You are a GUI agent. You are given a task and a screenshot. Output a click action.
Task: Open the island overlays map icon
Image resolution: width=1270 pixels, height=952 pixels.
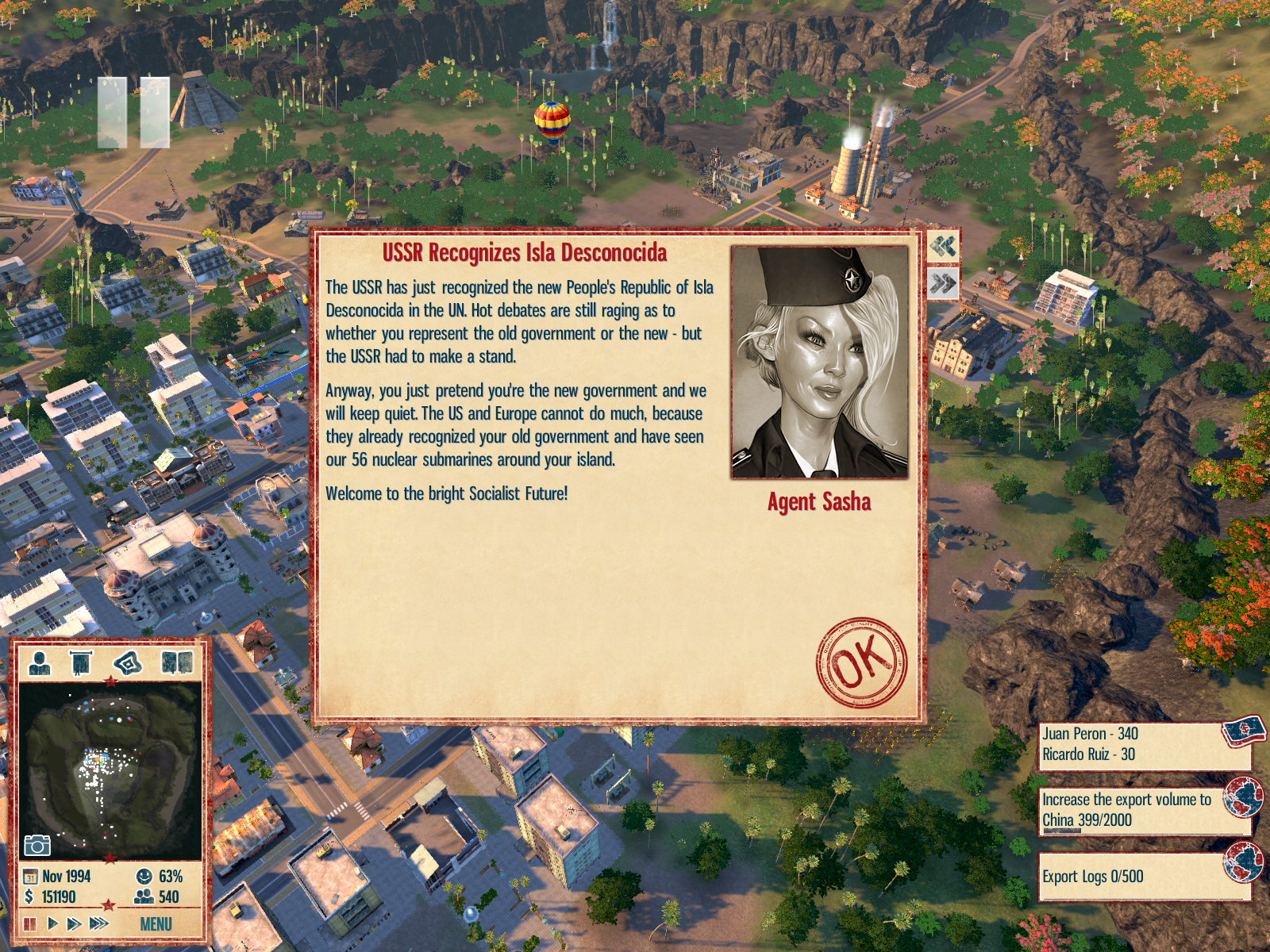[128, 662]
